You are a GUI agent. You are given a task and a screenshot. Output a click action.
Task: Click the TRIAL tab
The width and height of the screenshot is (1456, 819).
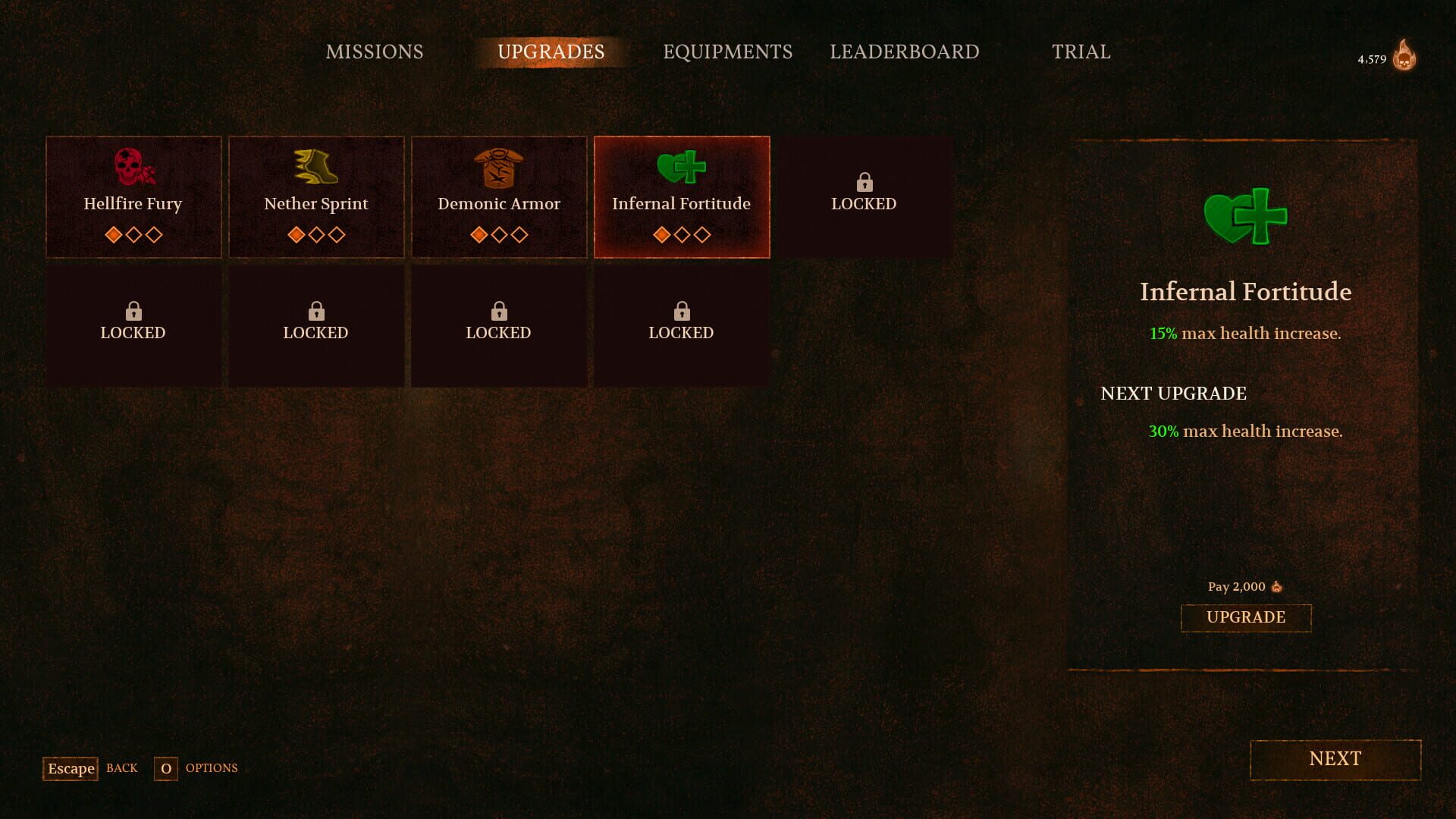(1081, 52)
